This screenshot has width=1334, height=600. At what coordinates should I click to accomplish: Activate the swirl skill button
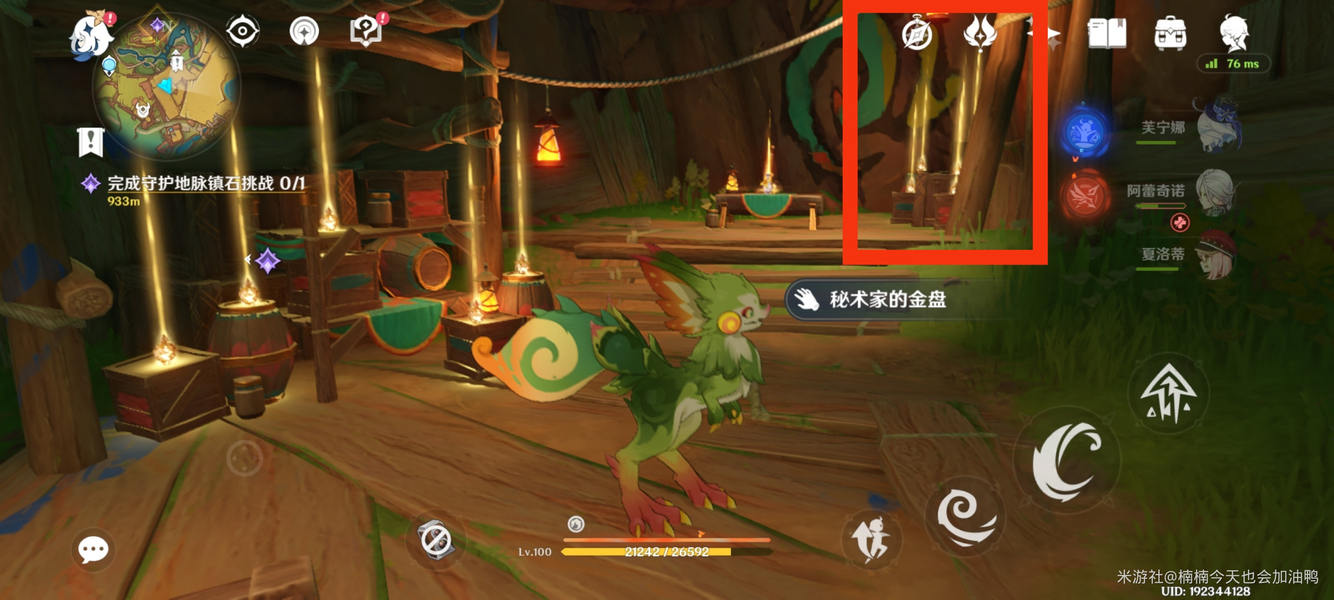pyautogui.click(x=964, y=516)
